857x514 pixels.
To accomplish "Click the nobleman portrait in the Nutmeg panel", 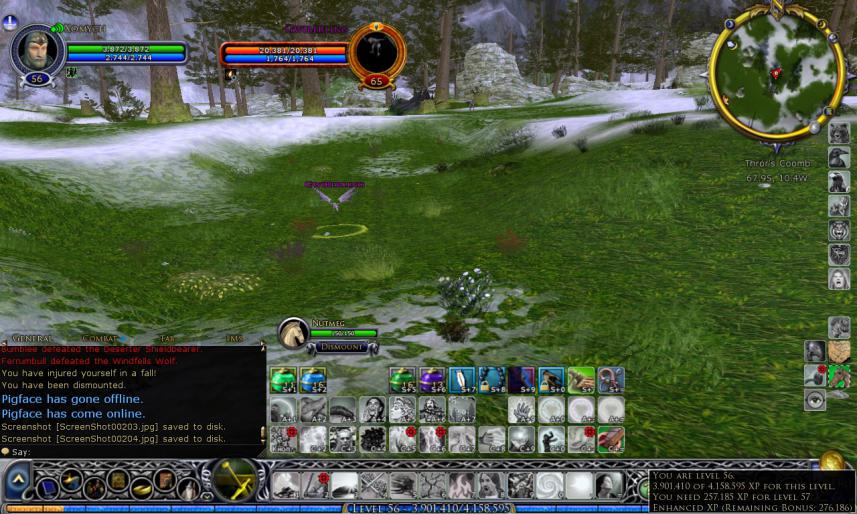I will (x=292, y=332).
